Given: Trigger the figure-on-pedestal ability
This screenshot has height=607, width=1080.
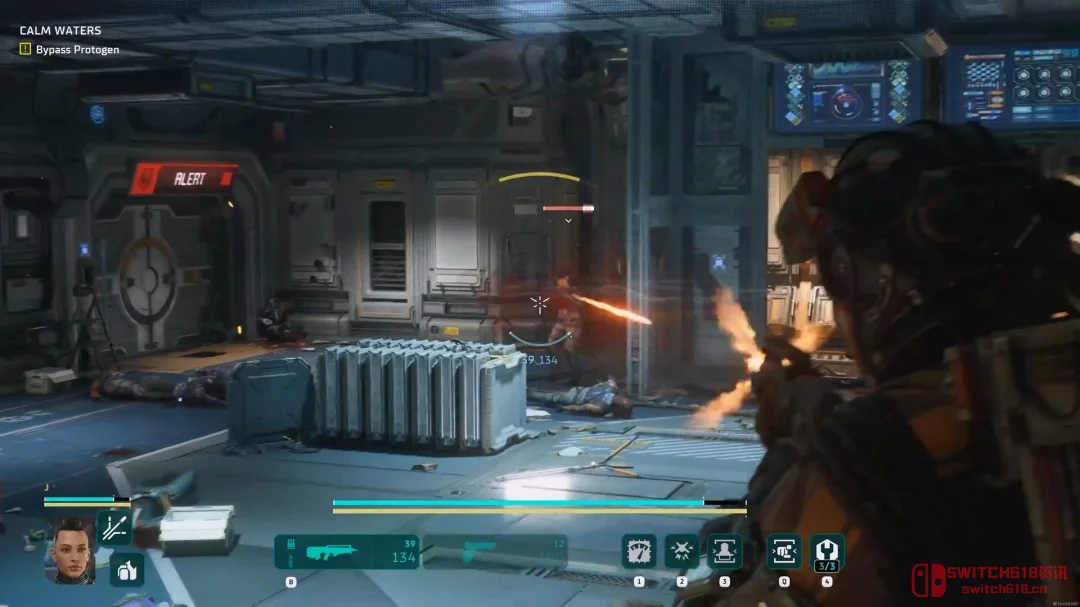Looking at the screenshot, I should point(724,551).
